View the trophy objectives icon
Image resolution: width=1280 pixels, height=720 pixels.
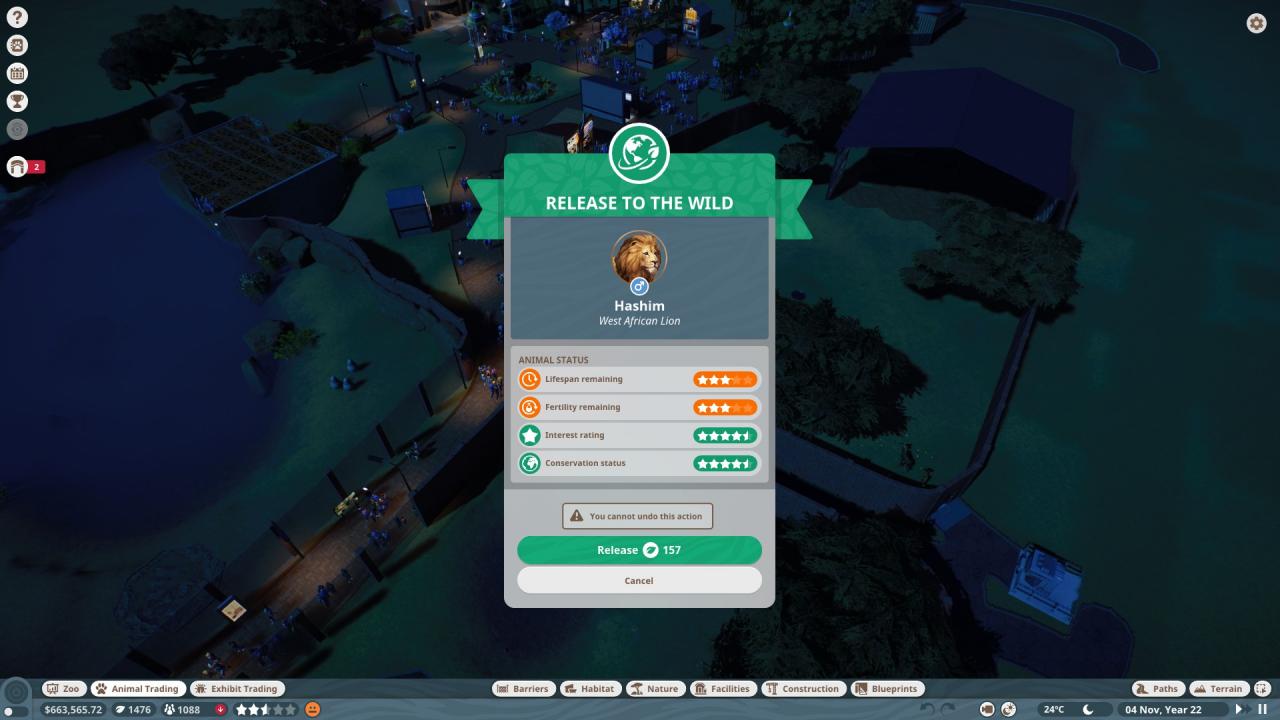tap(17, 101)
